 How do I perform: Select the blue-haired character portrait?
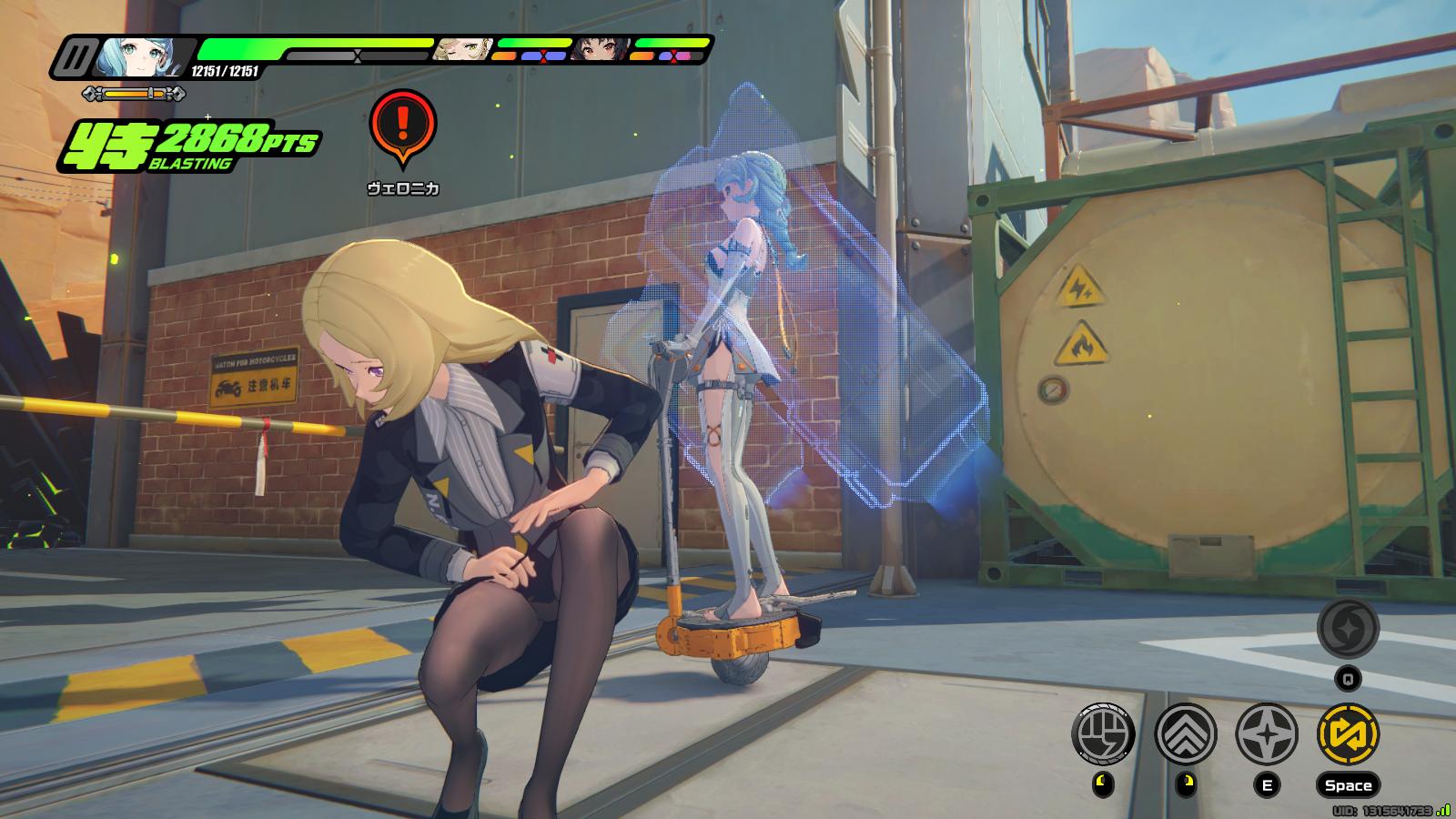(144, 57)
